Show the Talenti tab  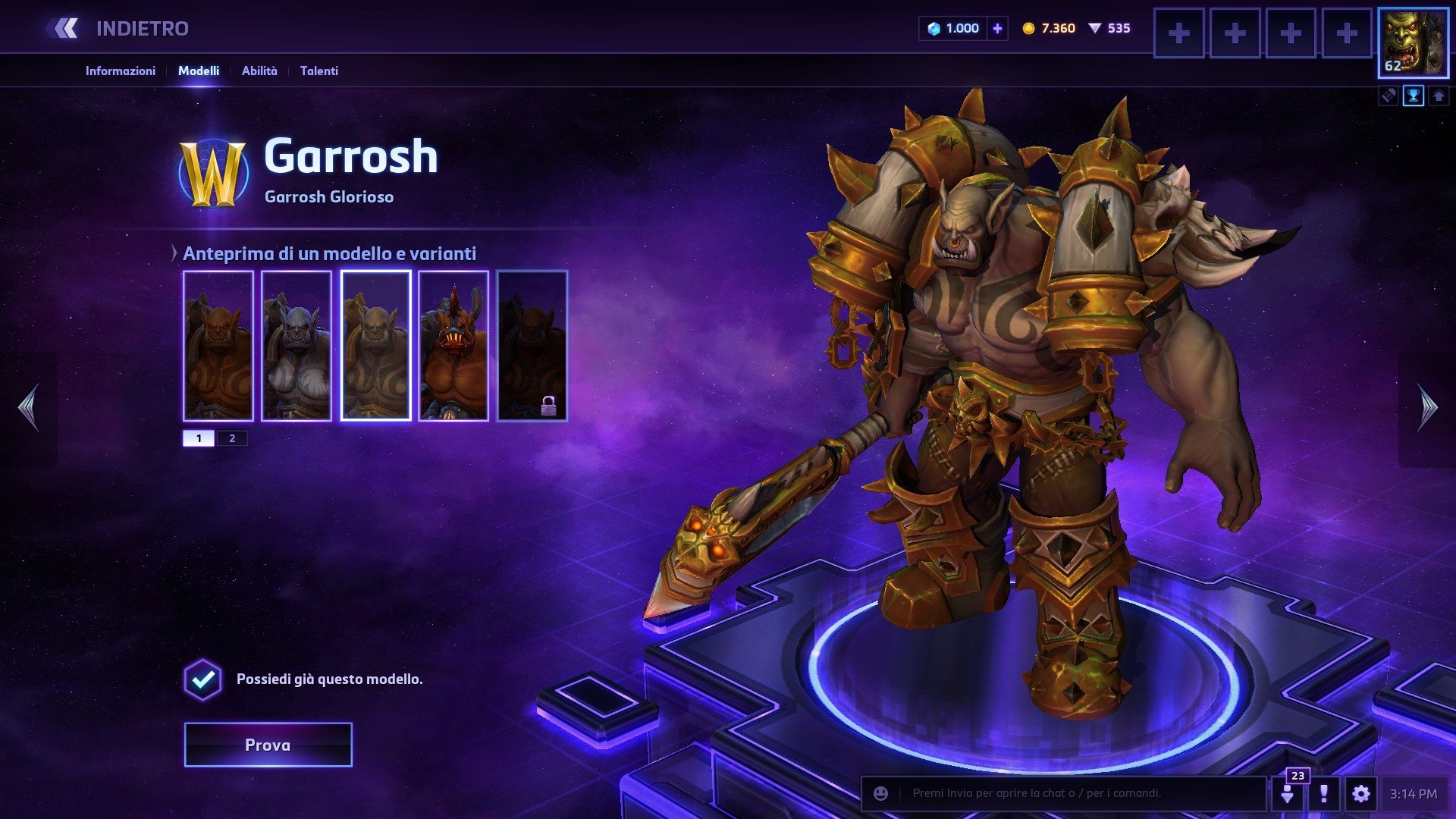tap(318, 71)
